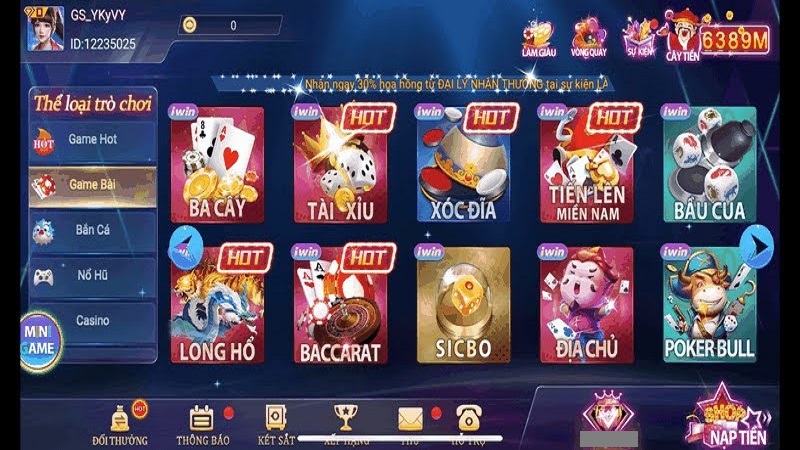The image size is (800, 450).
Task: Open the Mini Game button
Action: pos(40,339)
